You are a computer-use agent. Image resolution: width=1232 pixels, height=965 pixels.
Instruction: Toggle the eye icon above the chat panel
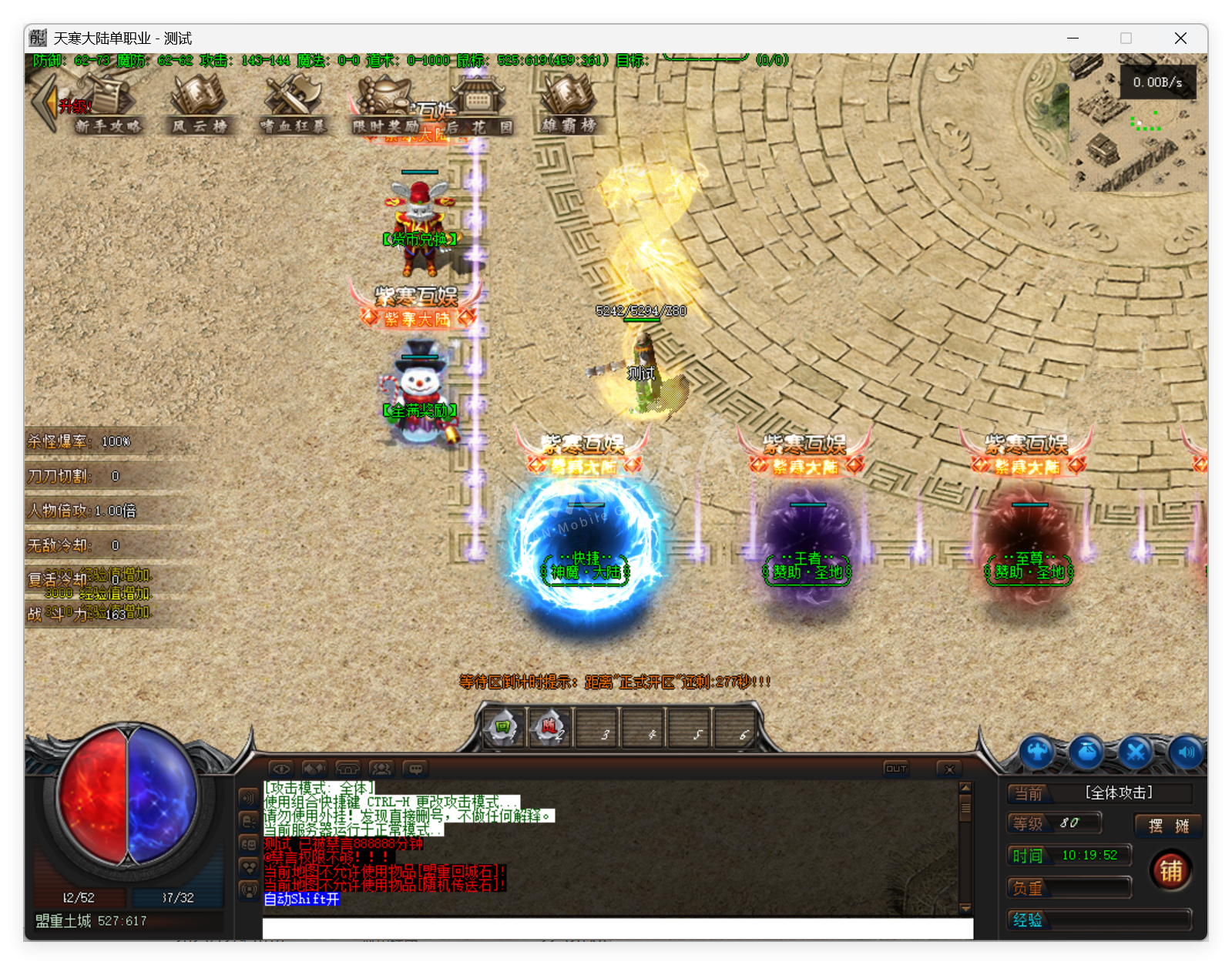coord(281,769)
